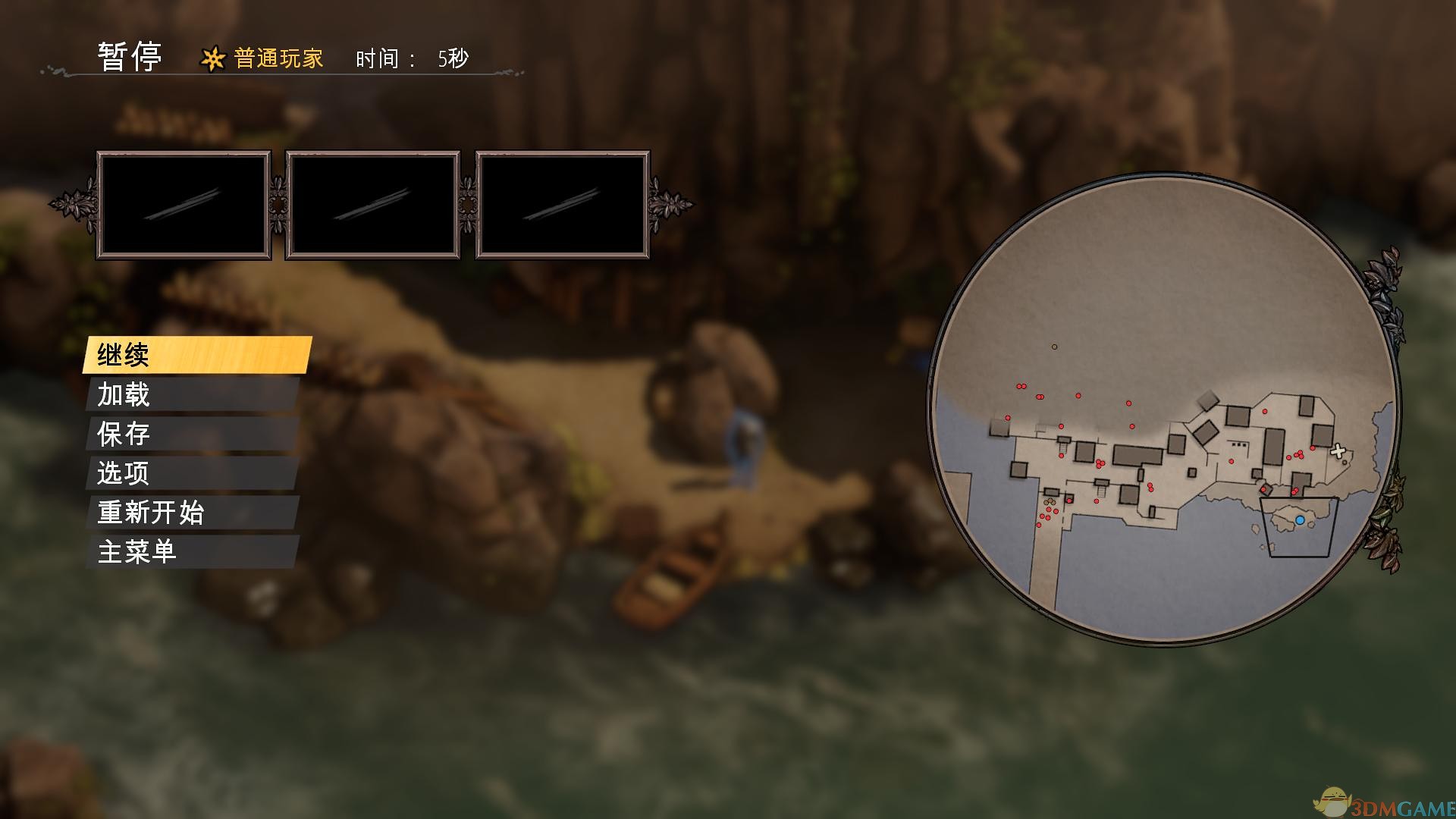The width and height of the screenshot is (1456, 819).
Task: Select 继续 to resume the game
Action: click(197, 355)
